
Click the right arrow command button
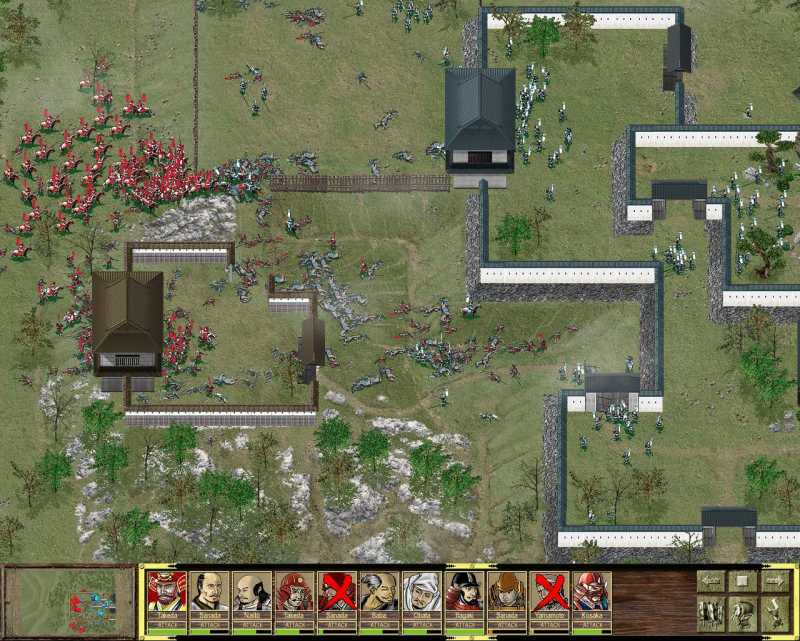point(775,580)
